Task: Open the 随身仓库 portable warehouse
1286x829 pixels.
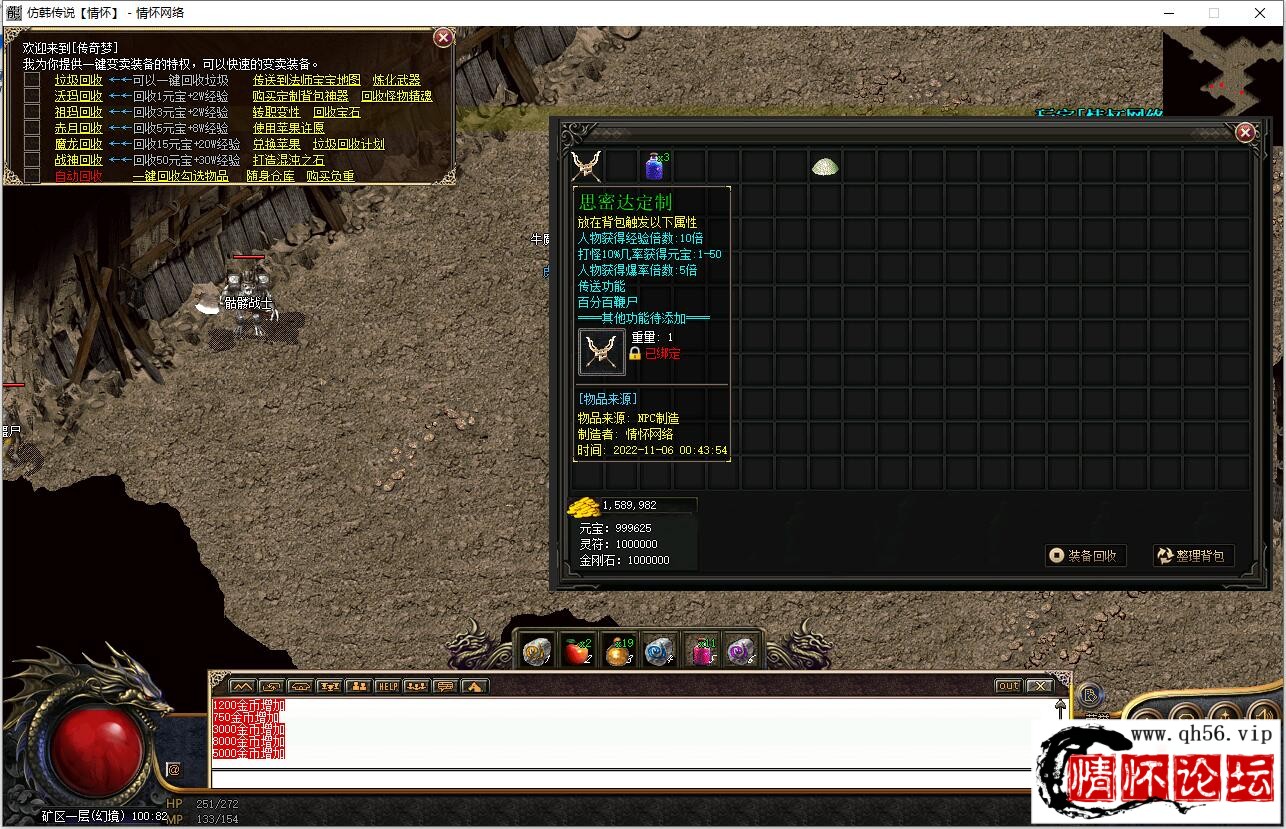Action: click(x=271, y=177)
